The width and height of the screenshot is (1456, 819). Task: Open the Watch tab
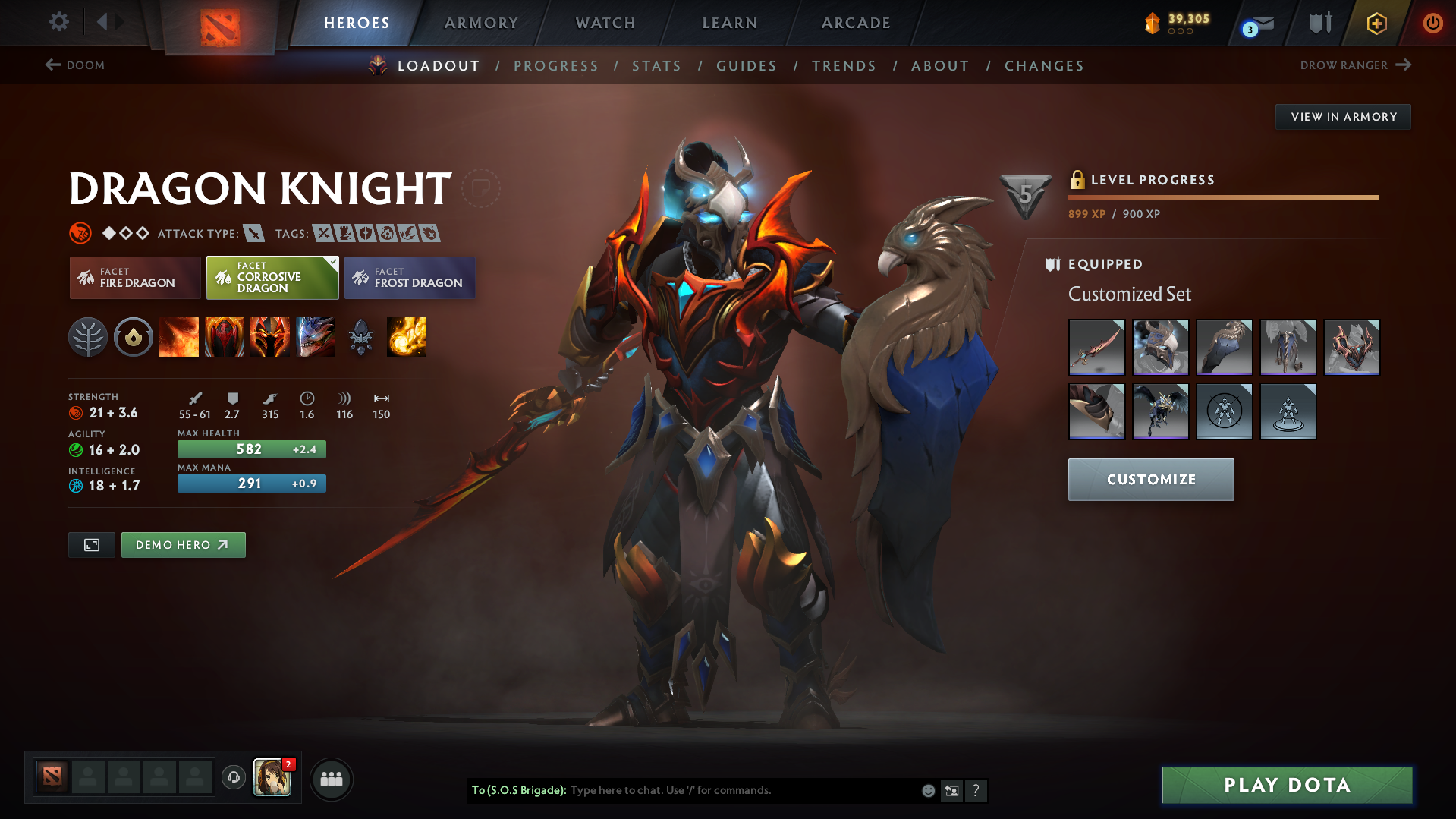pyautogui.click(x=605, y=23)
